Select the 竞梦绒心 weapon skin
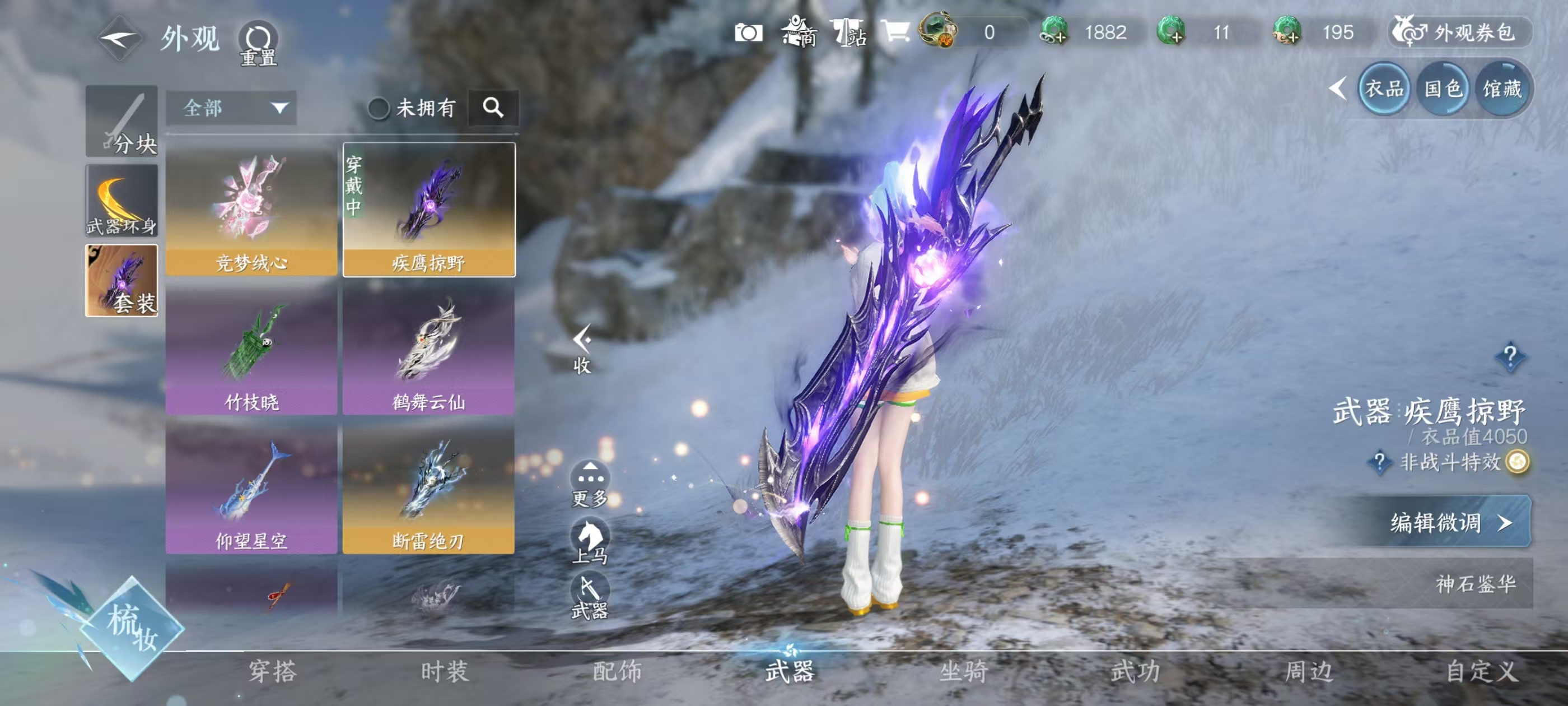 point(251,210)
